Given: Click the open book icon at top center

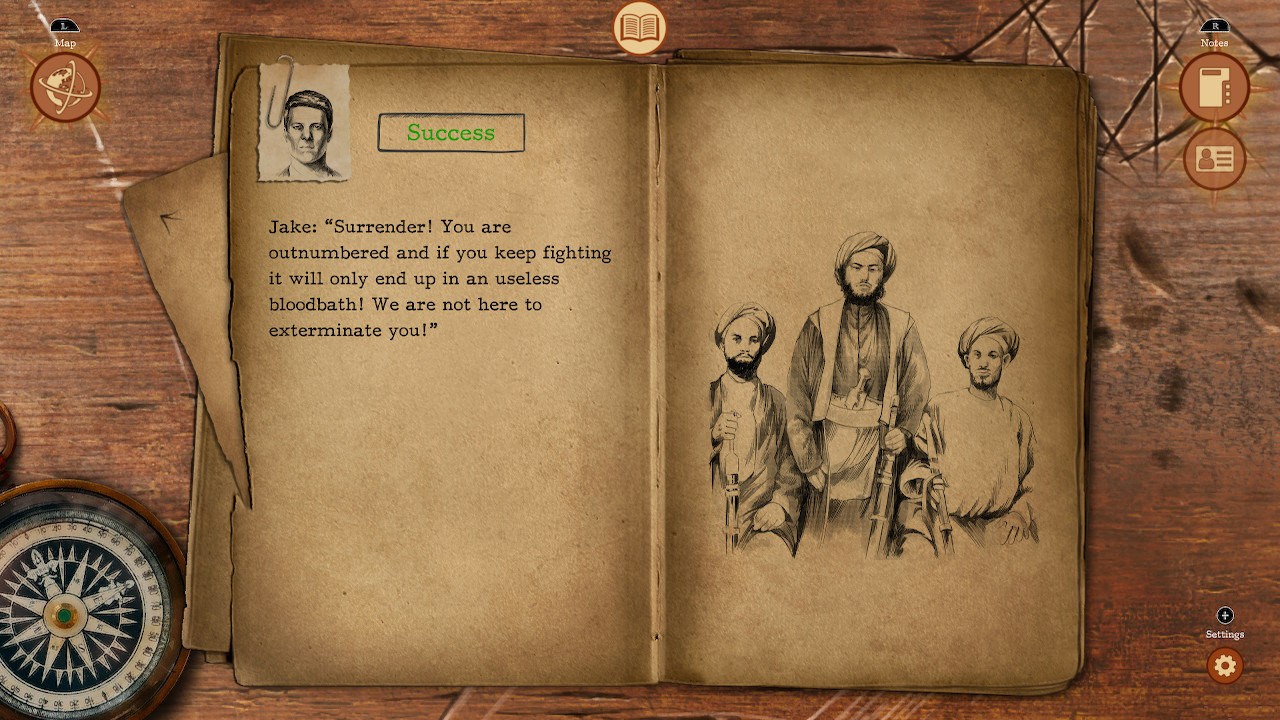Looking at the screenshot, I should tap(640, 29).
